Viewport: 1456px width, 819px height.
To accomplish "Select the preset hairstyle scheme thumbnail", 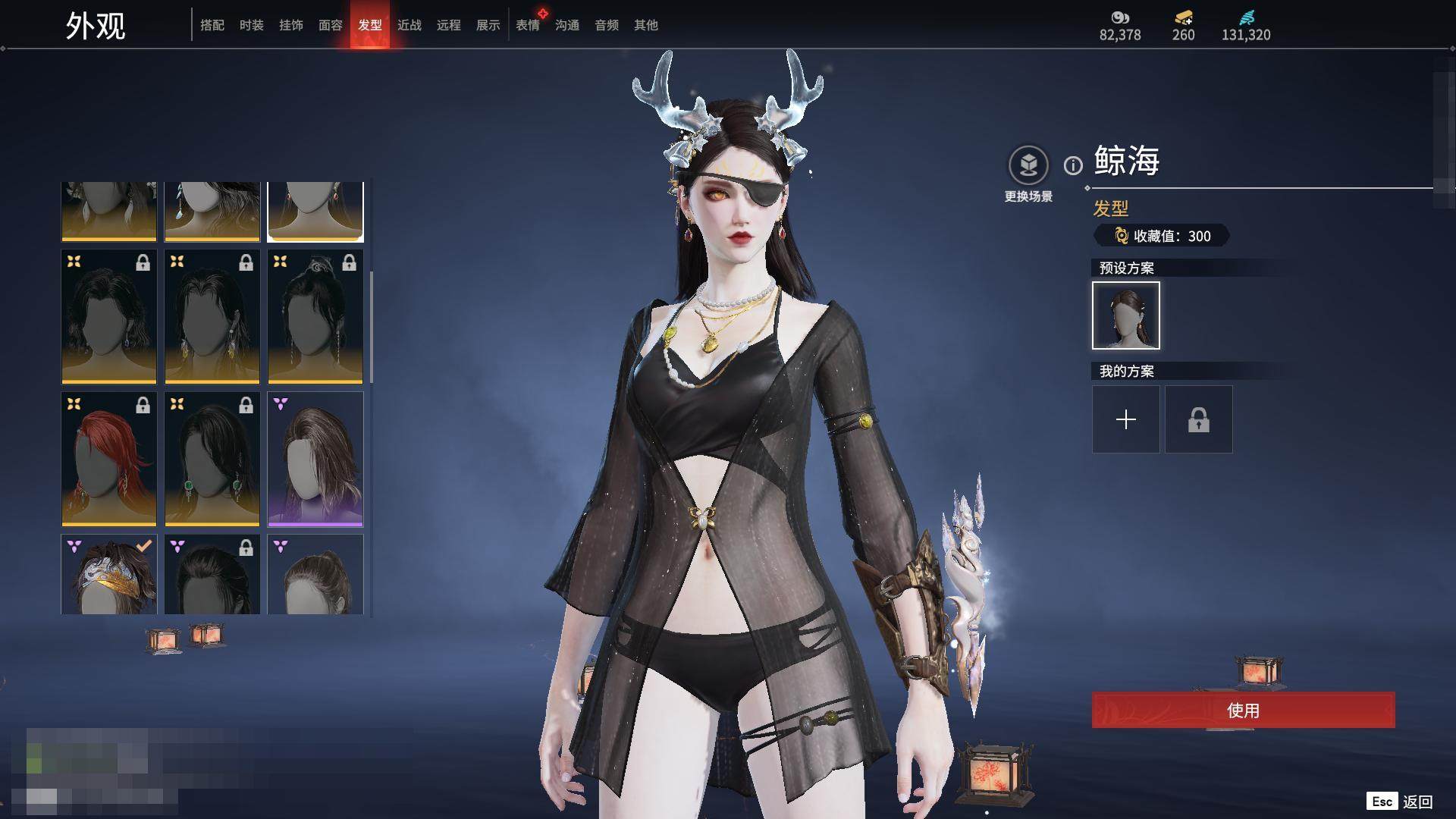I will click(x=1126, y=315).
